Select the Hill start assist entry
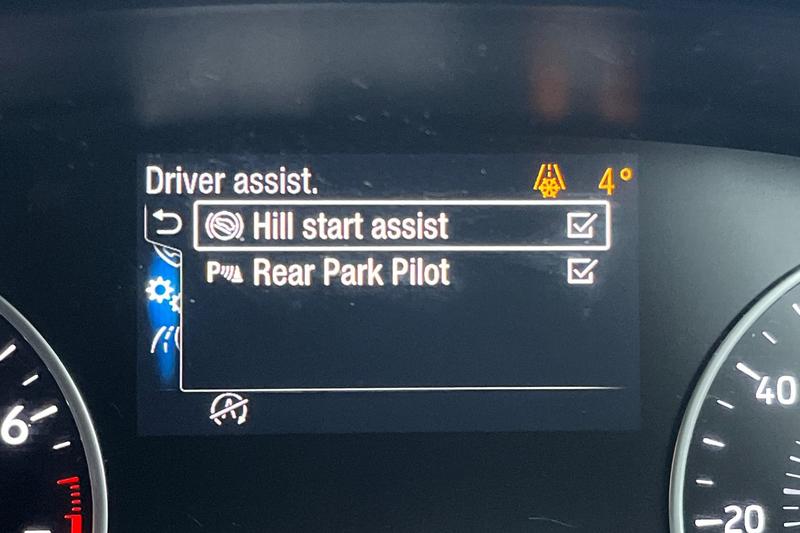This screenshot has height=533, width=800. pos(350,226)
